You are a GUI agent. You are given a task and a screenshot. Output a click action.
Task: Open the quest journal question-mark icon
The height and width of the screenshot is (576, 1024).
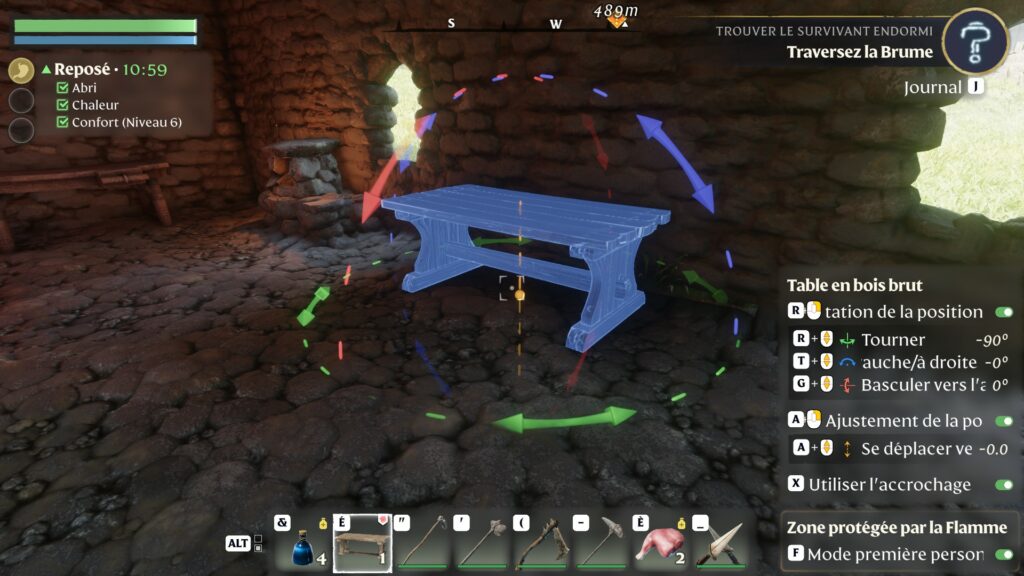(x=975, y=41)
